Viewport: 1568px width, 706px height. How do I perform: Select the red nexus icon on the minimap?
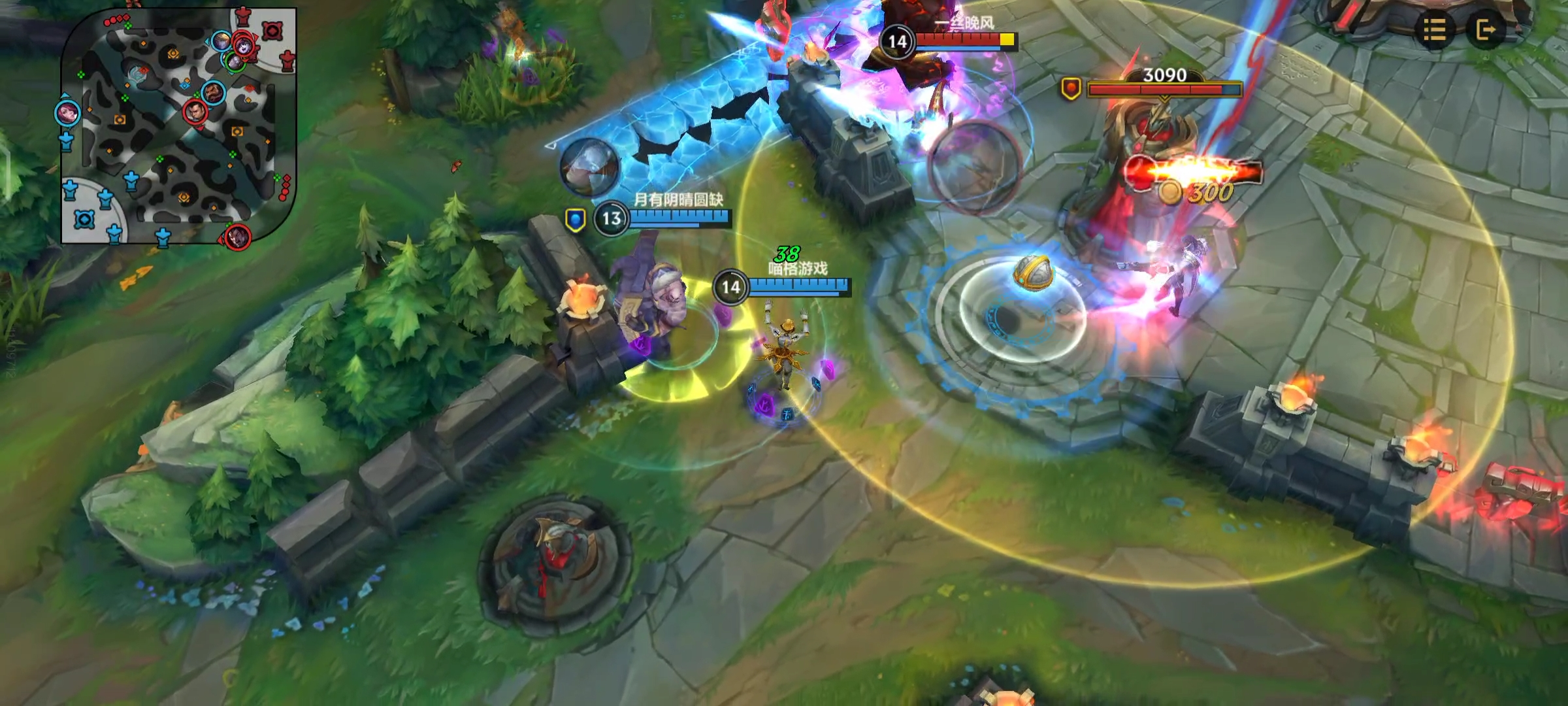(x=272, y=31)
